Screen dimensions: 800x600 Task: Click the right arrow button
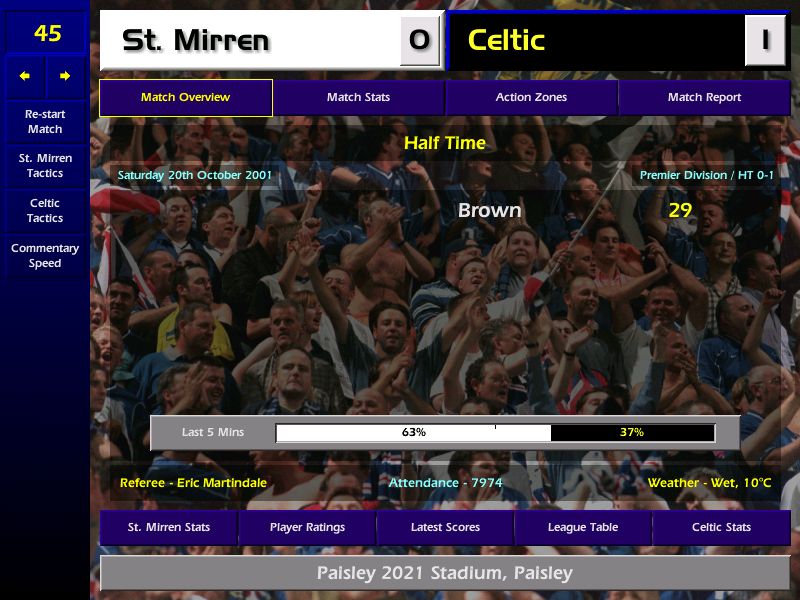(65, 76)
